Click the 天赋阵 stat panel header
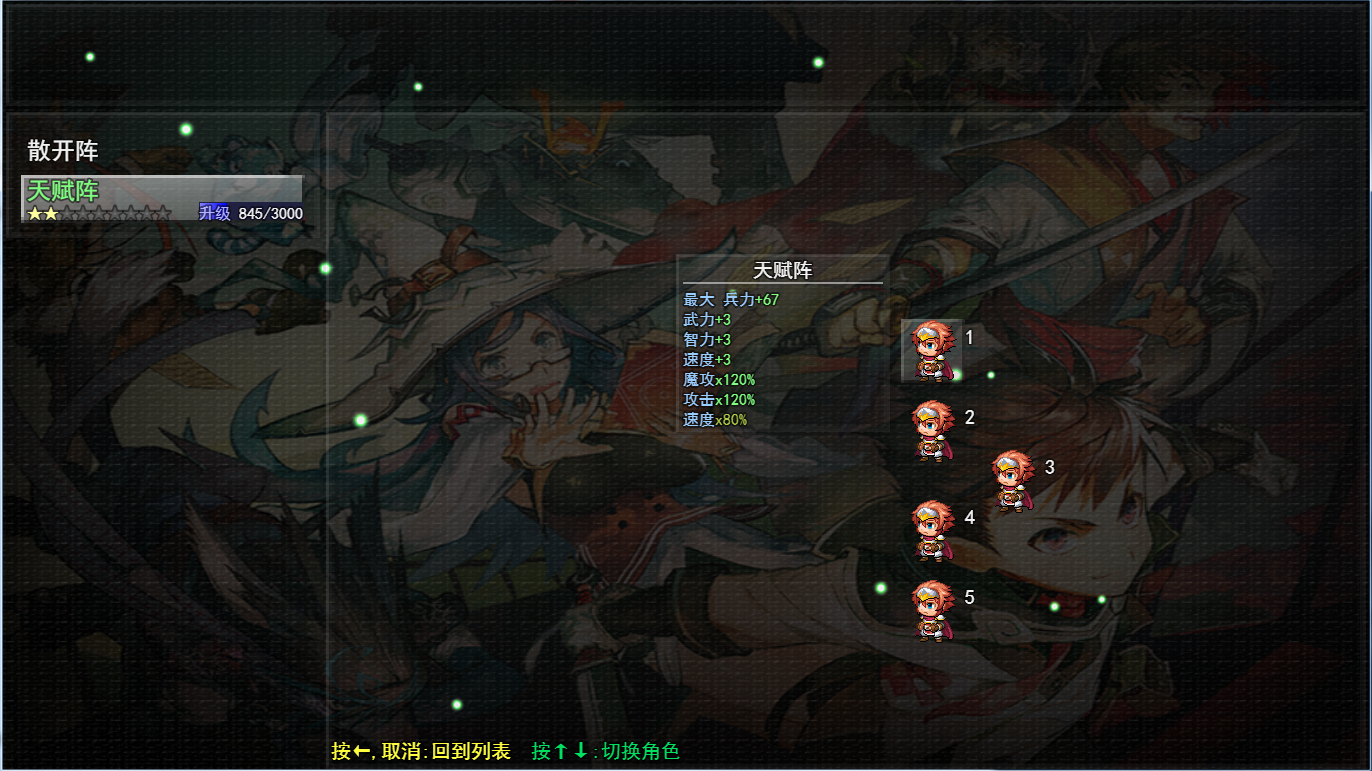Viewport: 1372px width, 771px height. pyautogui.click(x=781, y=269)
